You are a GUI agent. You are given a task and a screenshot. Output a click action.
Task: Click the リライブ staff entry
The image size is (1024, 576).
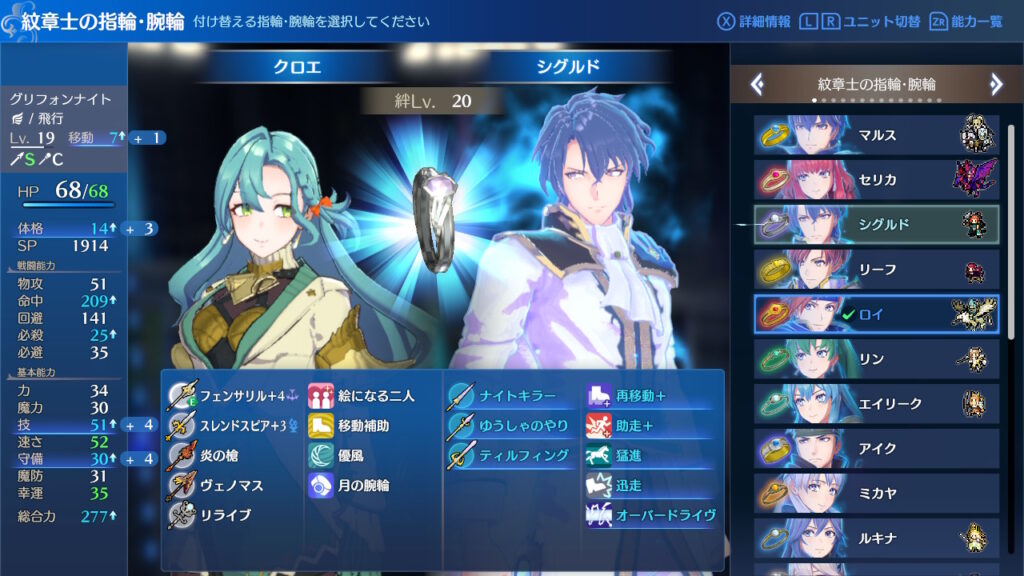click(224, 515)
